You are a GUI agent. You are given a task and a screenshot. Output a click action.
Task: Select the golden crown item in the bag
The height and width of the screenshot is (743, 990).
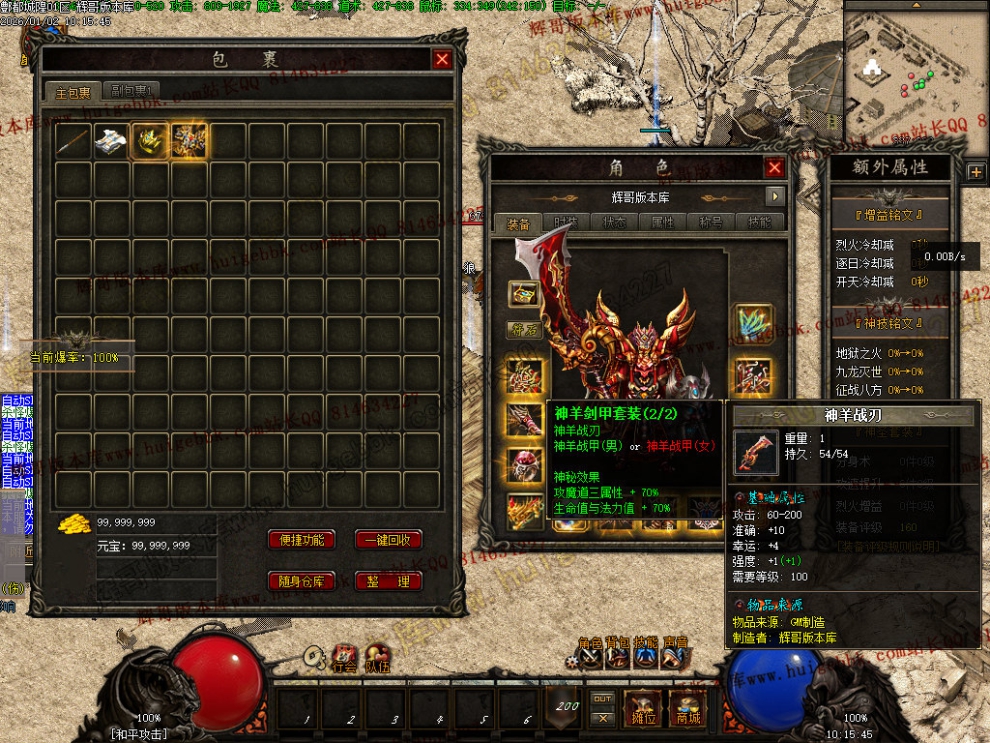(150, 141)
